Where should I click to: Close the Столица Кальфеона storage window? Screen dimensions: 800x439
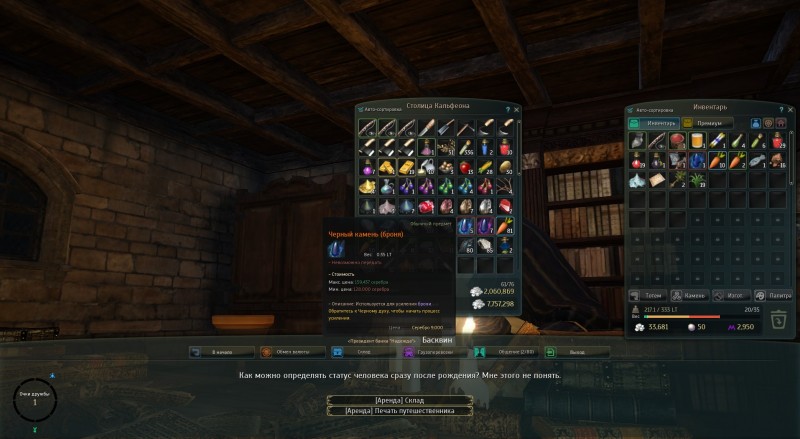(x=518, y=108)
